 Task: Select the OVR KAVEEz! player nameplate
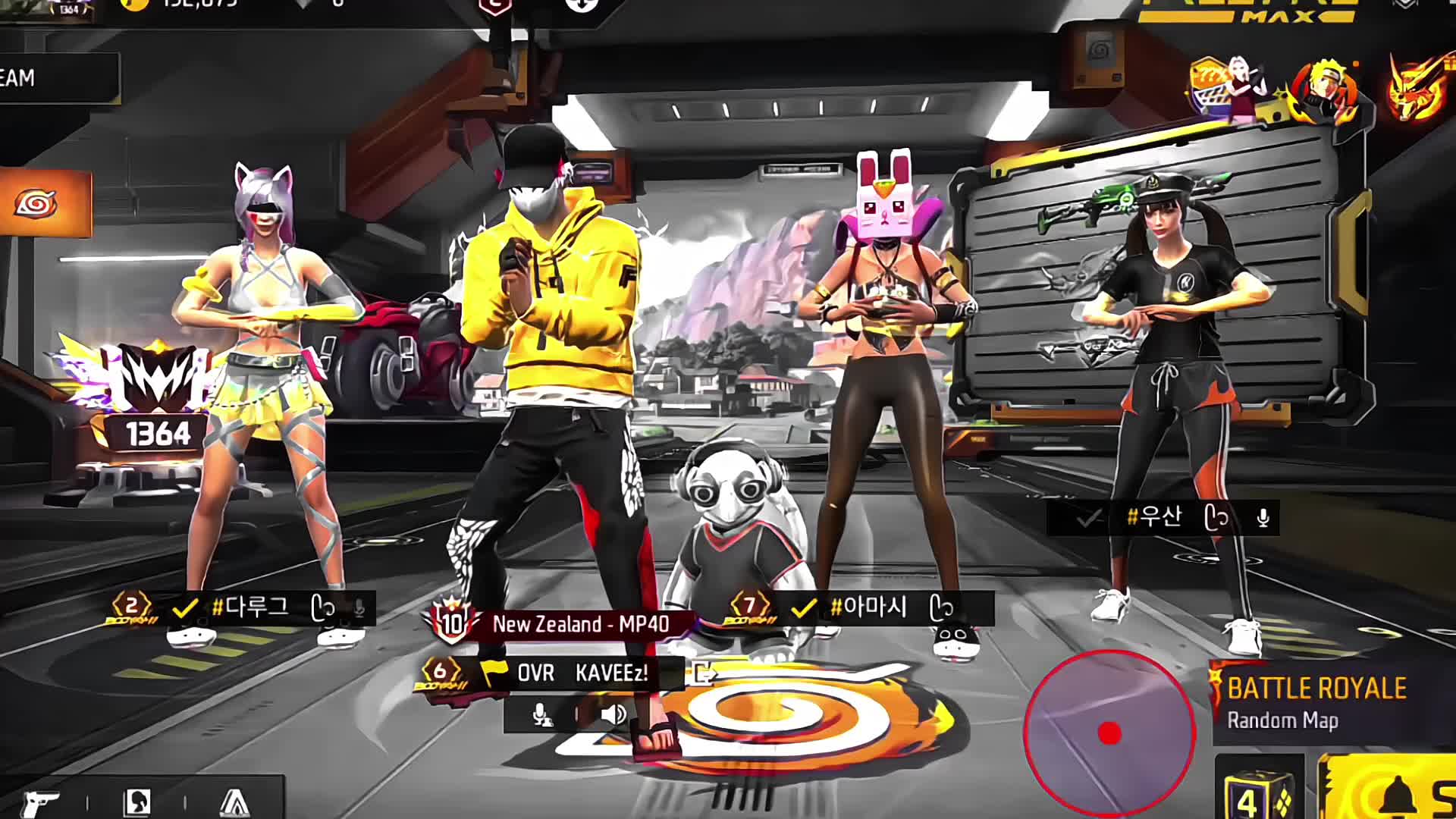[x=581, y=673]
